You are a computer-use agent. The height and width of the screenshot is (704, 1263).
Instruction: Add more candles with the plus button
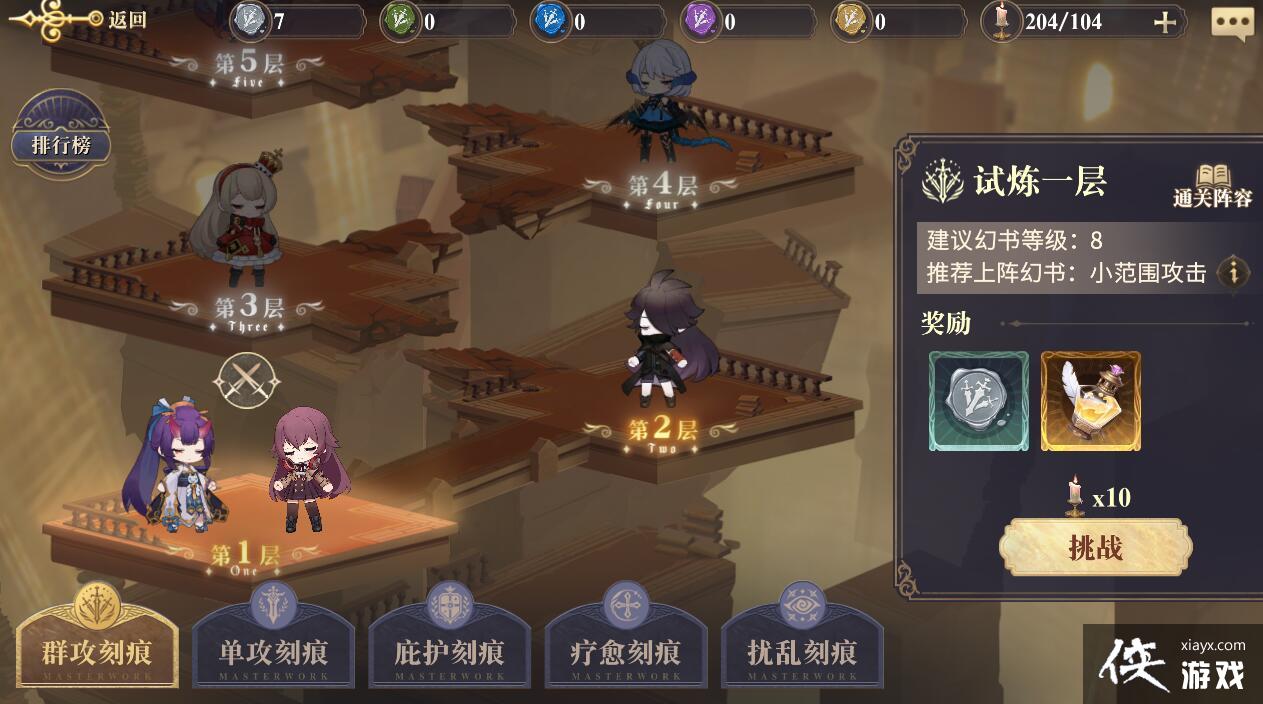click(x=1164, y=22)
